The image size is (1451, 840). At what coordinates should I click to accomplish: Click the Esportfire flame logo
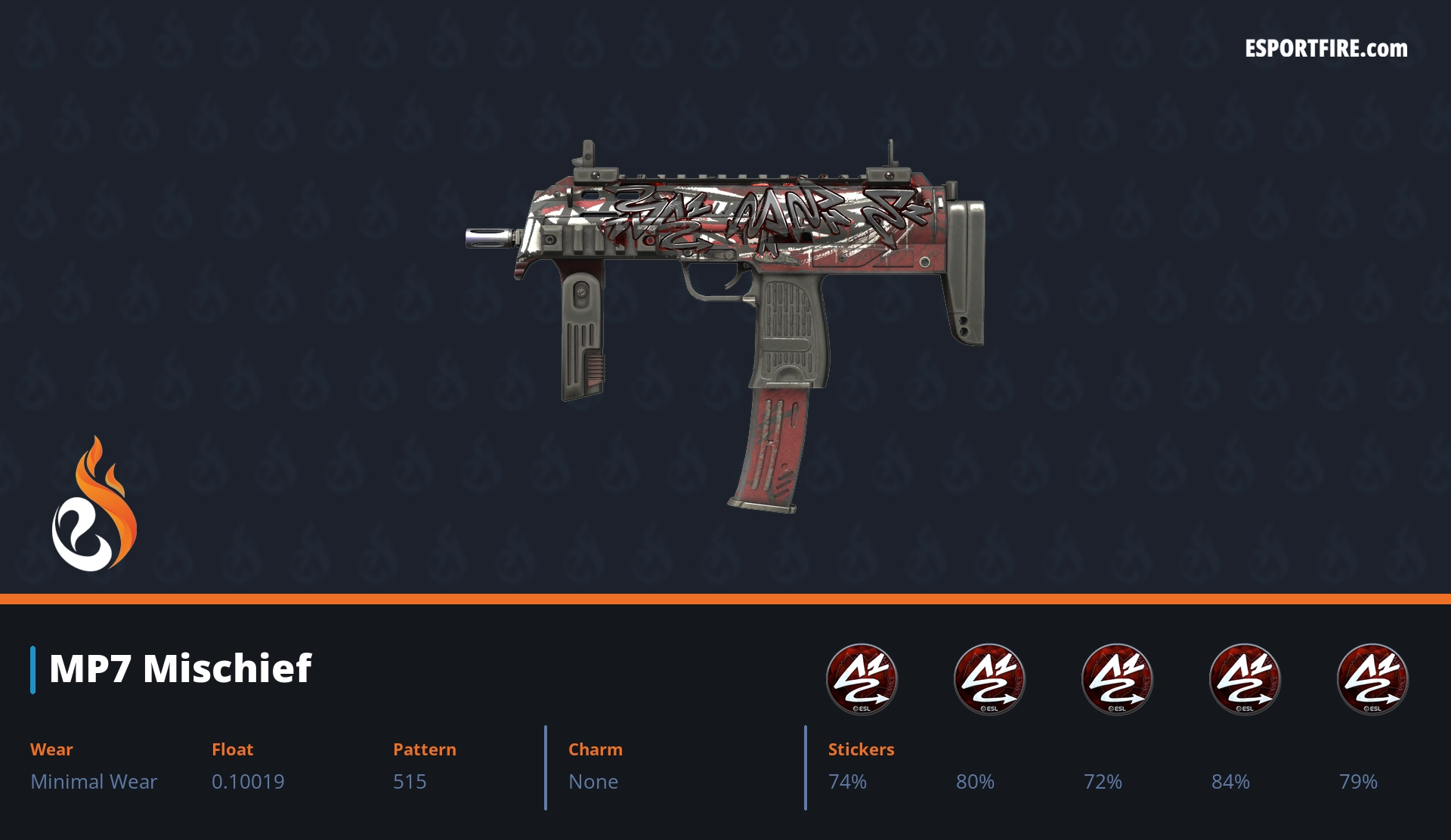pos(94,505)
